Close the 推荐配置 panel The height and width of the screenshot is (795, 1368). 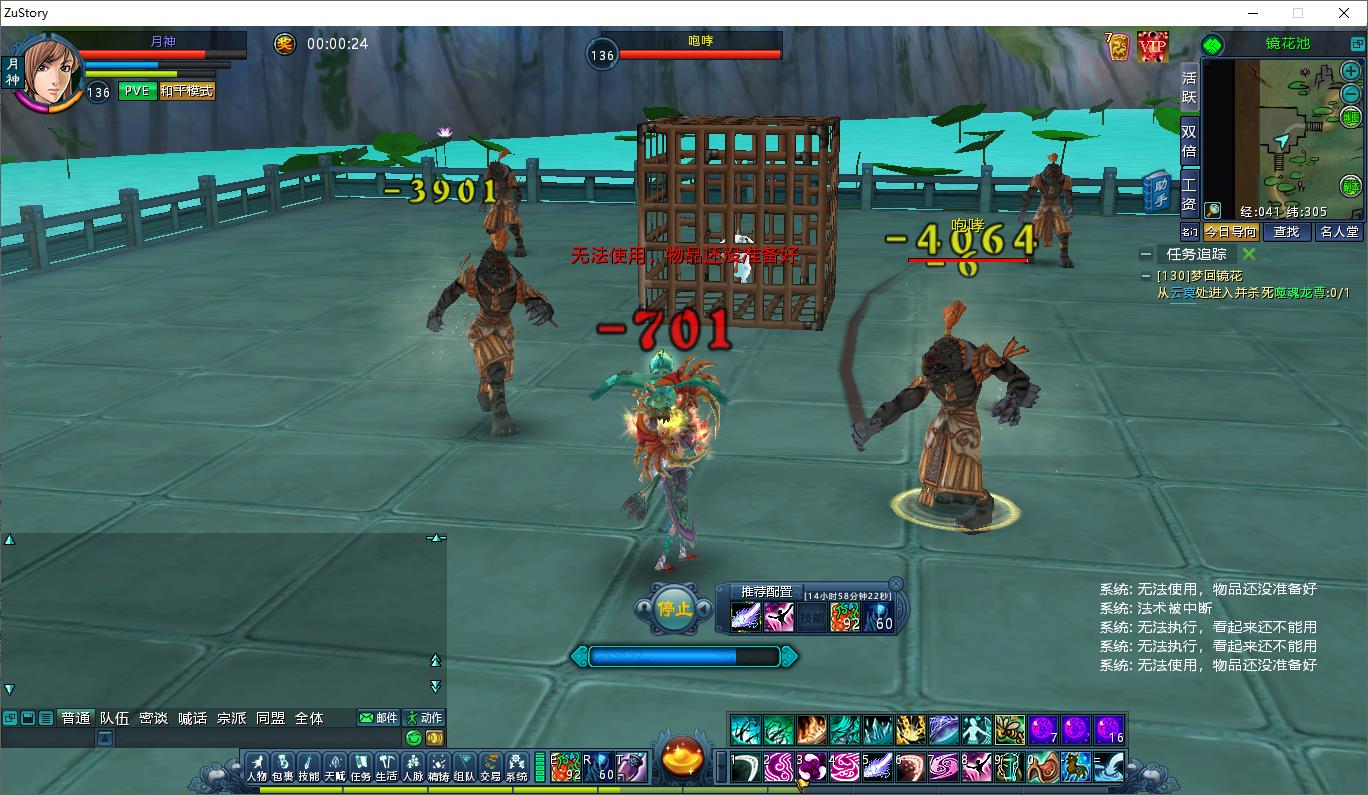pyautogui.click(x=896, y=584)
